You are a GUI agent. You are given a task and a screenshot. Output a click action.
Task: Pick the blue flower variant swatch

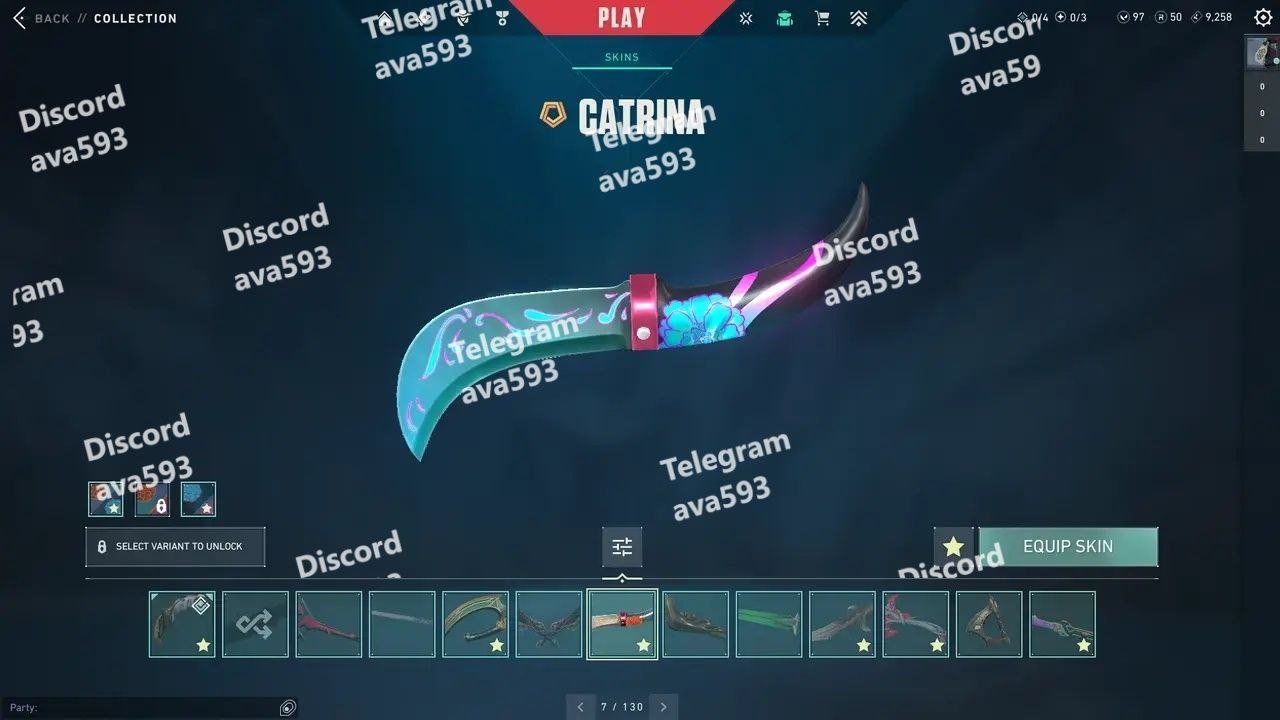(x=198, y=499)
